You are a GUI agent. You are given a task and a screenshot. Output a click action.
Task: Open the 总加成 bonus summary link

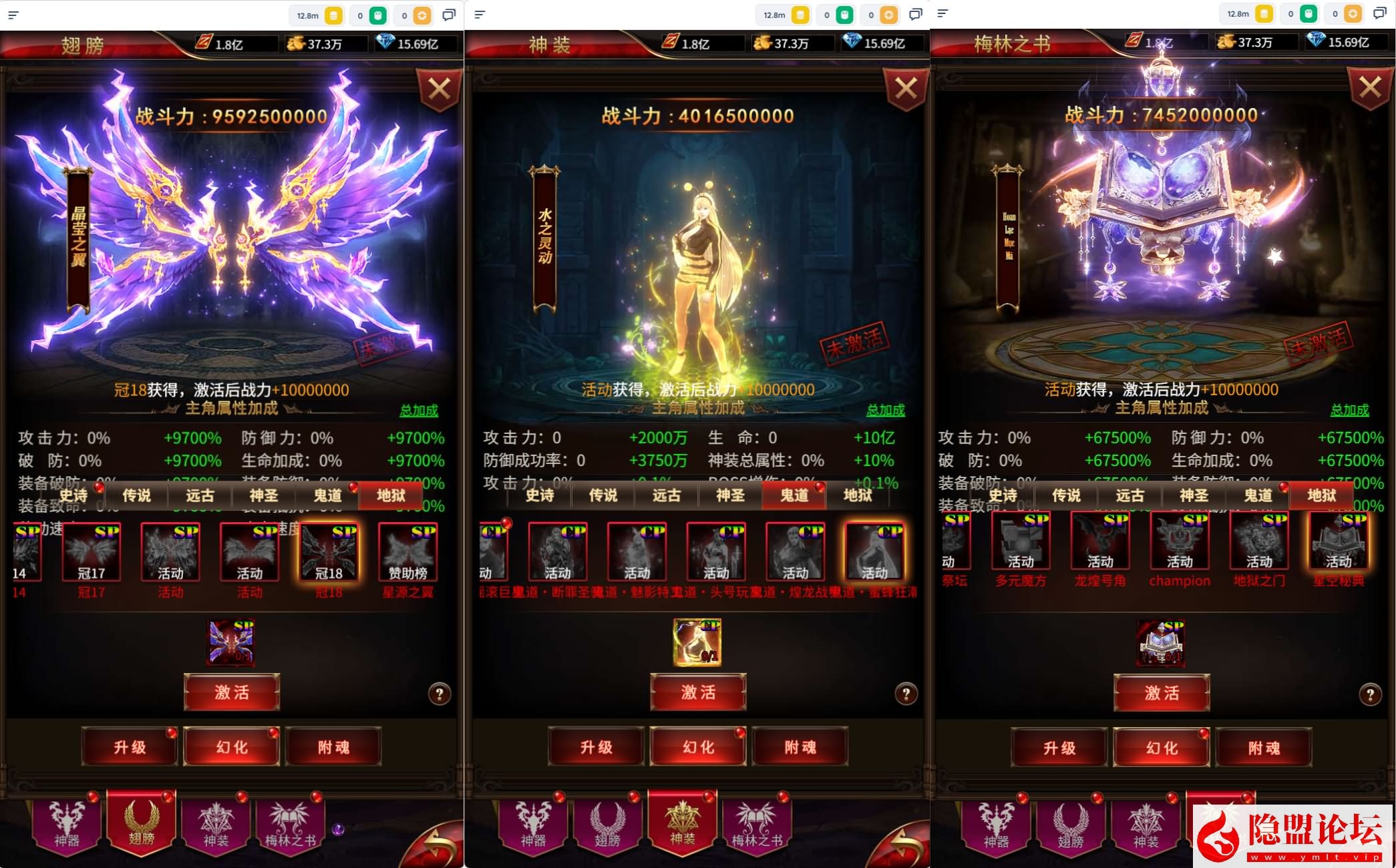pos(422,411)
